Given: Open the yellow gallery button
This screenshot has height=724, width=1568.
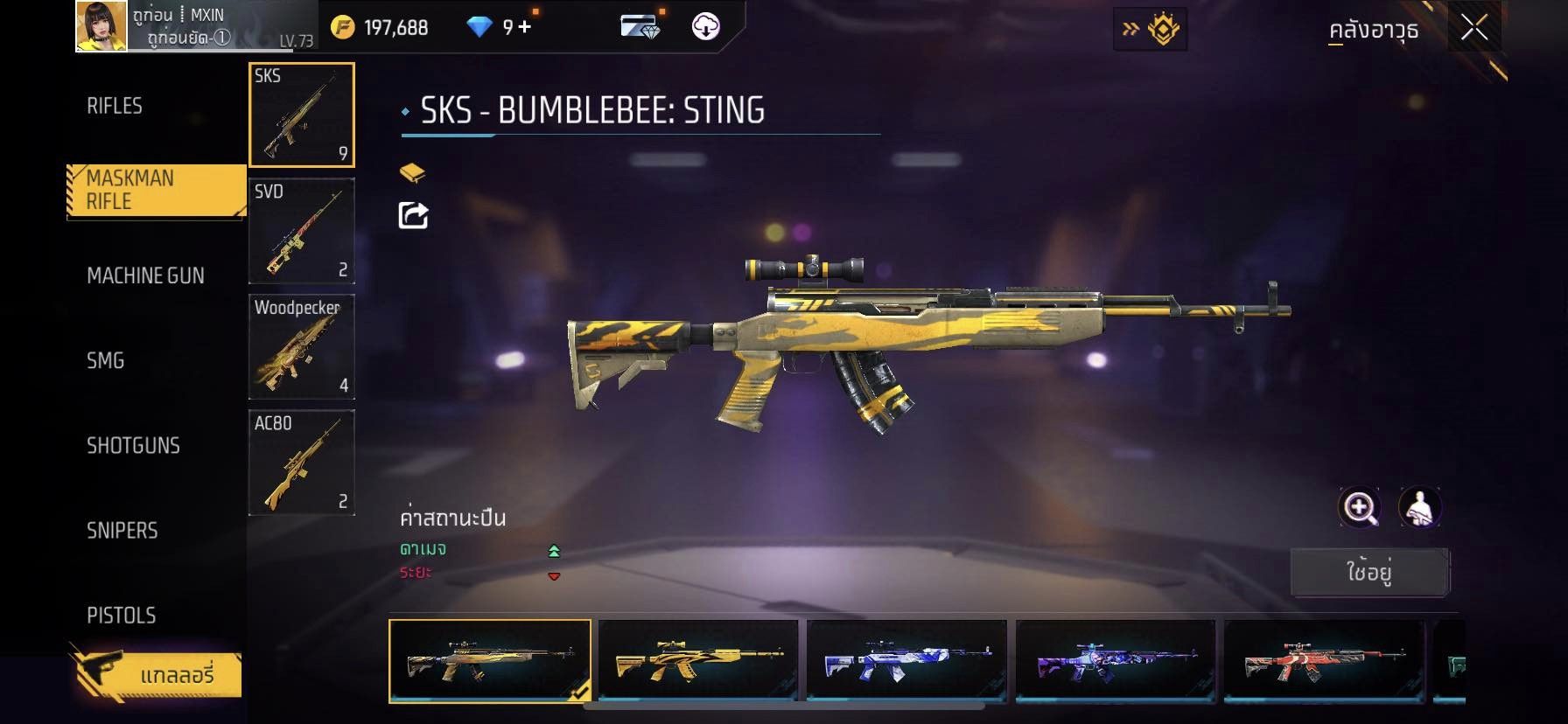Looking at the screenshot, I should click(x=155, y=674).
